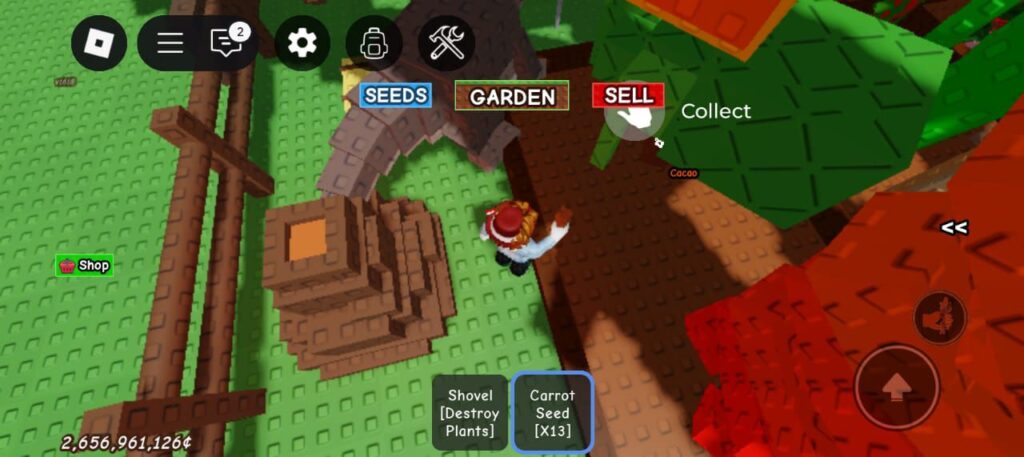Open the hammer and wrench tools menu
Screen dimensions: 1024x457
click(446, 43)
